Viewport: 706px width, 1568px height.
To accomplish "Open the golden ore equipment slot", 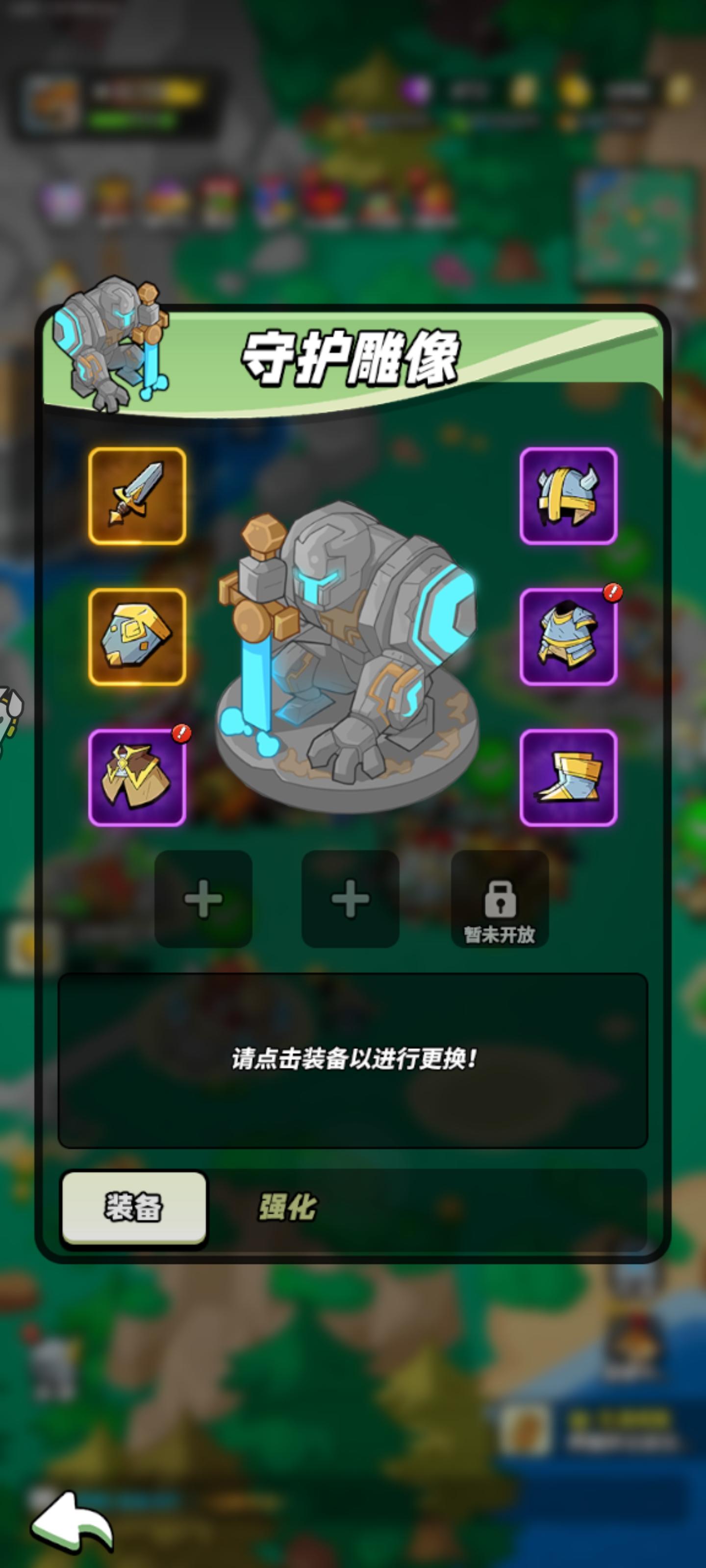I will point(138,637).
